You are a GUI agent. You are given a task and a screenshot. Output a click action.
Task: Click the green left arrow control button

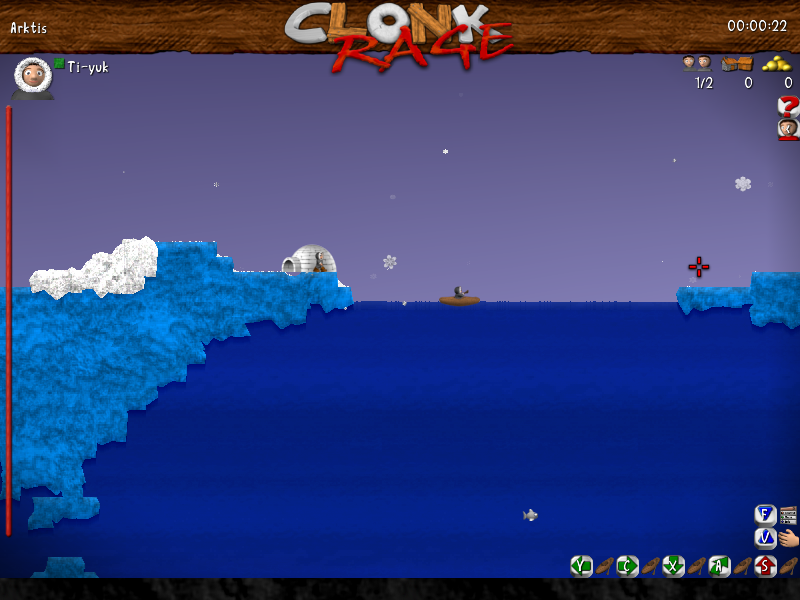coord(581,566)
